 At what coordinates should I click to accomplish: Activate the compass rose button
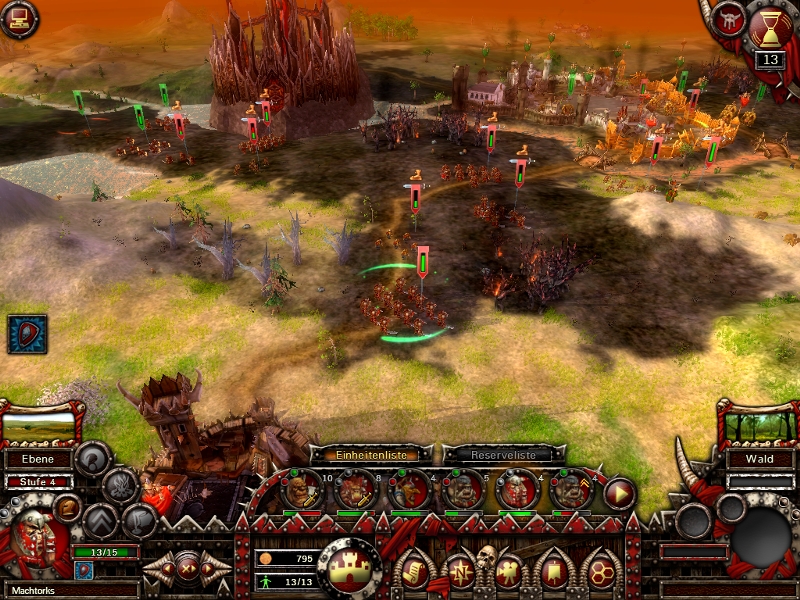(x=461, y=571)
